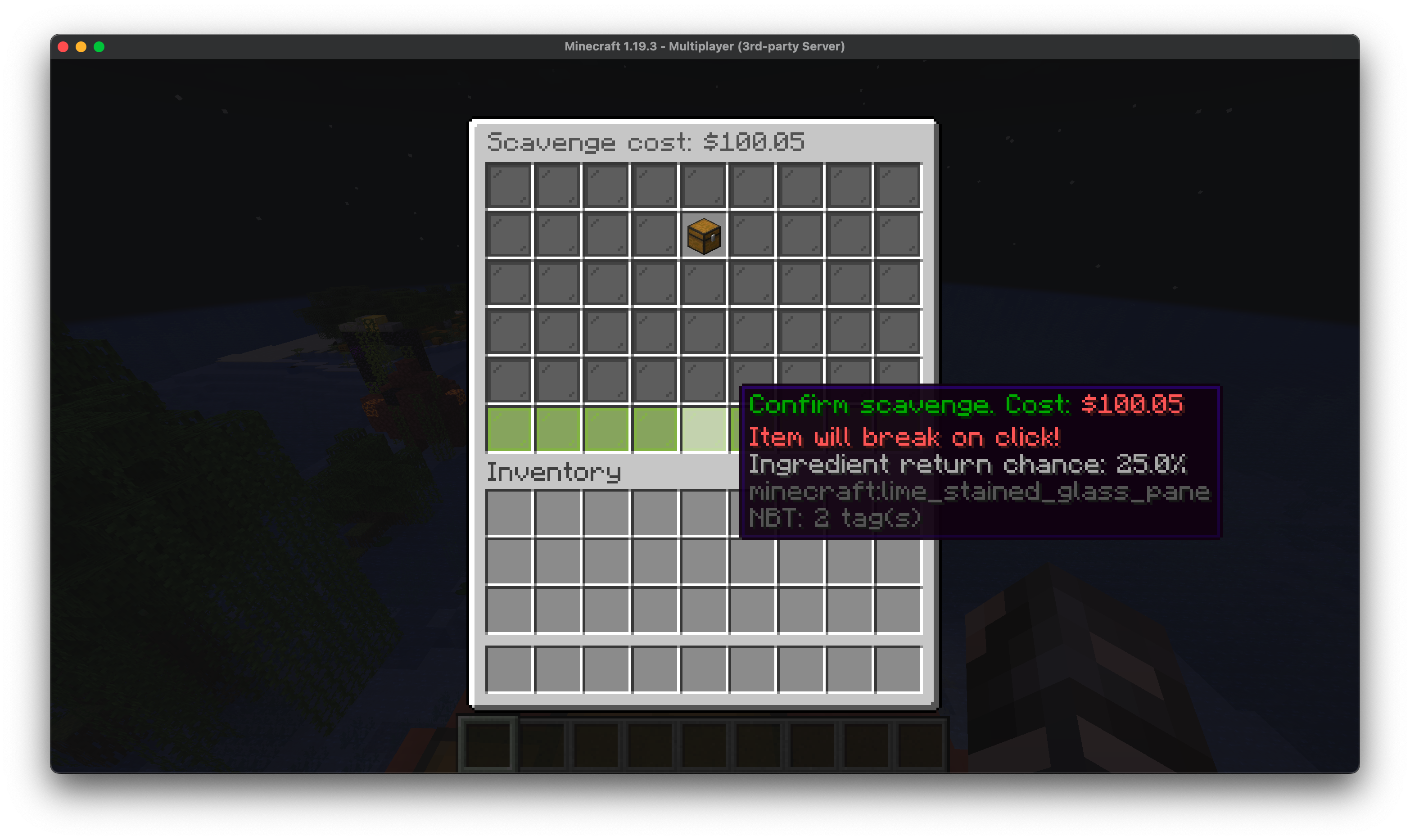Select the first empty inventory slot

508,512
